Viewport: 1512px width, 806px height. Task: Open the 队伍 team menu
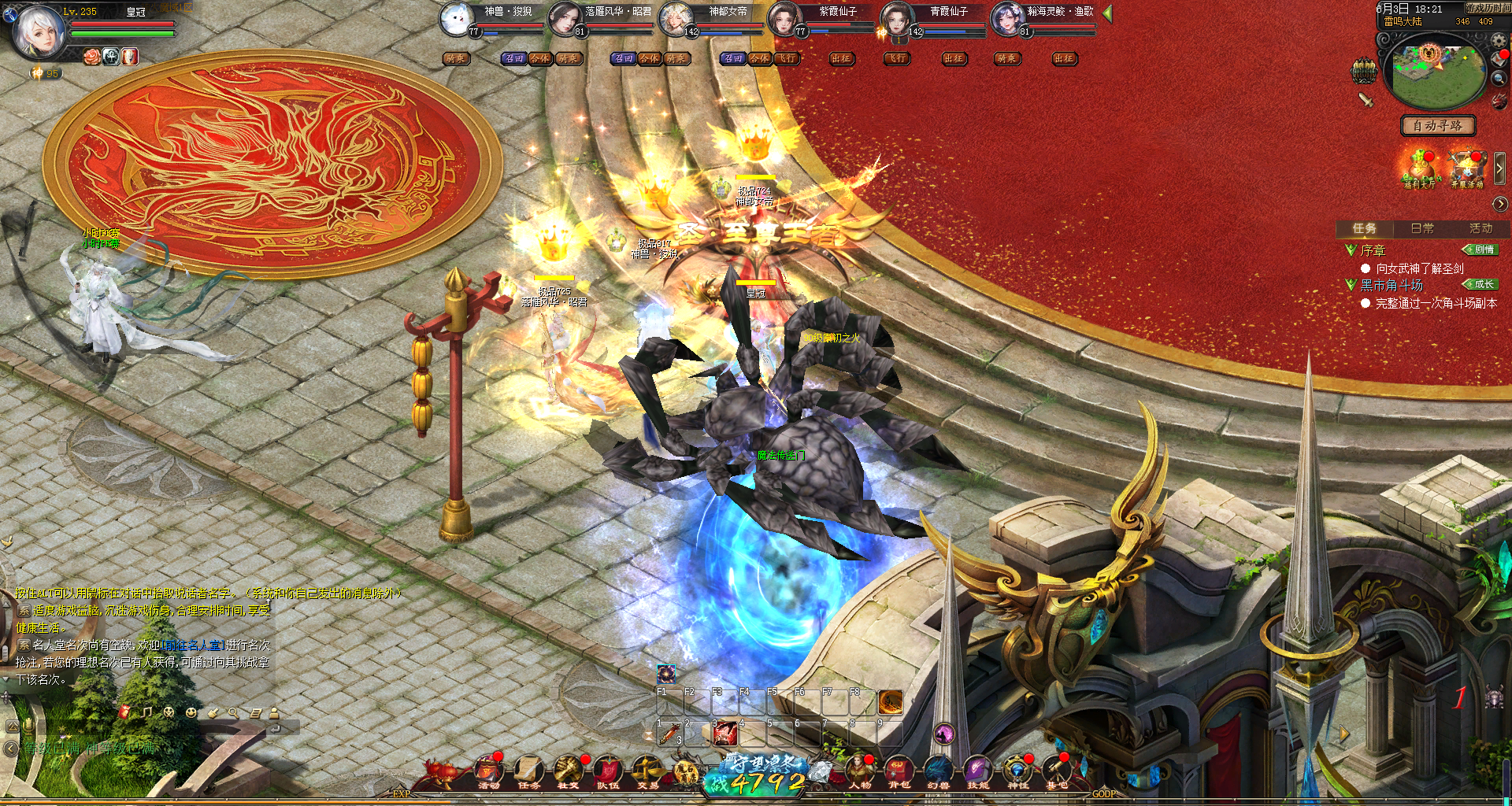click(x=608, y=771)
